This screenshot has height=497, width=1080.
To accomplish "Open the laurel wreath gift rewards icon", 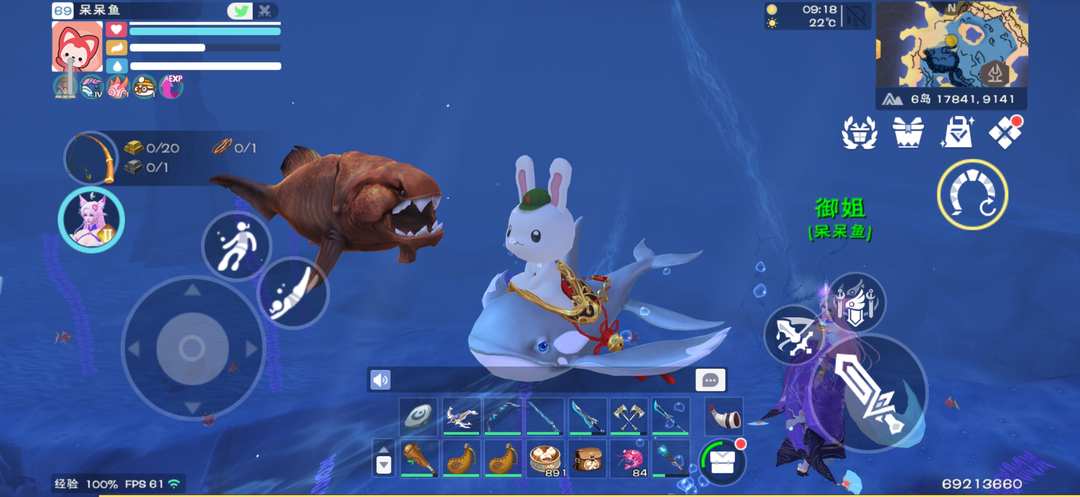I will (x=859, y=133).
